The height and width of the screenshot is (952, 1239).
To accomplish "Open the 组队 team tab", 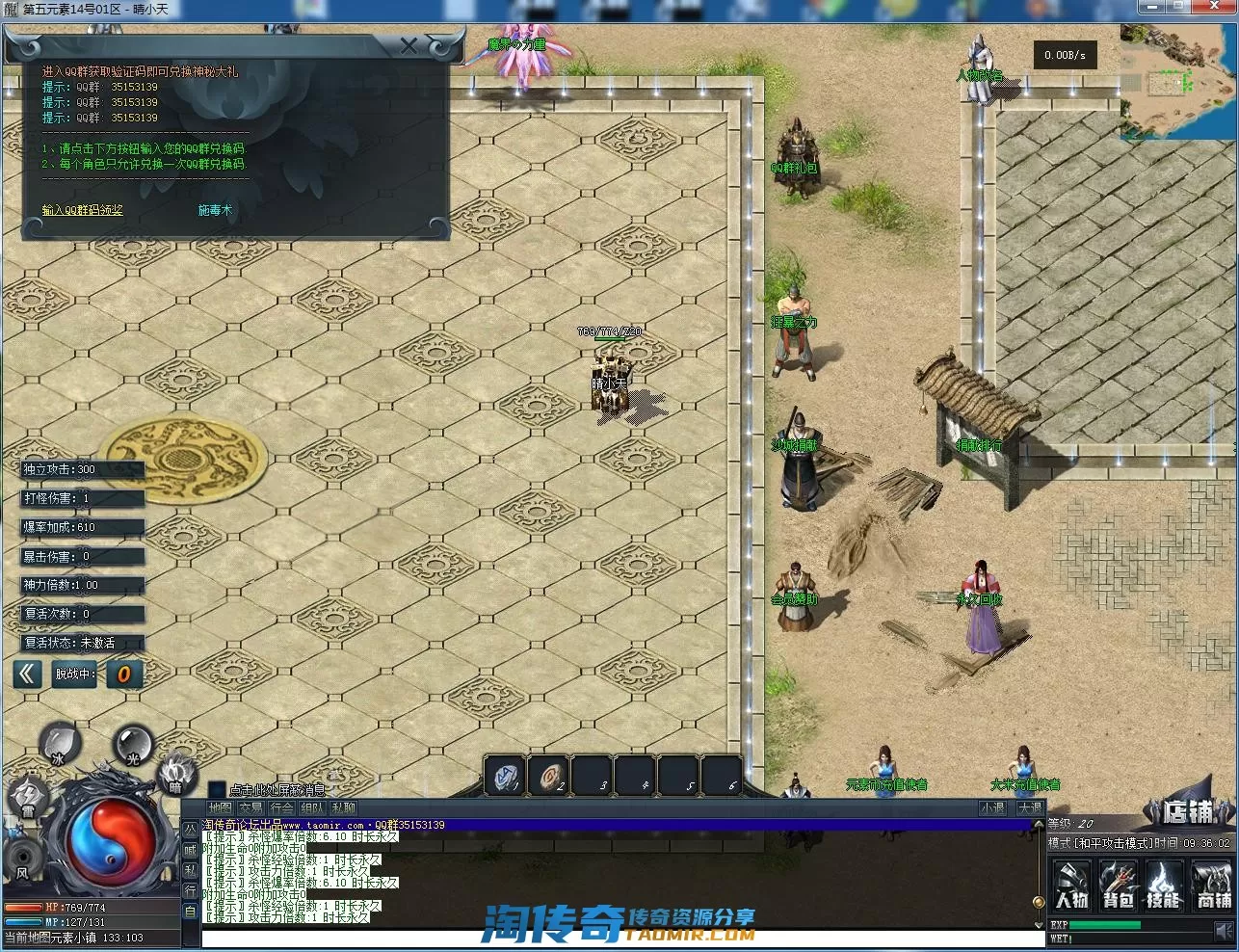I will (312, 808).
